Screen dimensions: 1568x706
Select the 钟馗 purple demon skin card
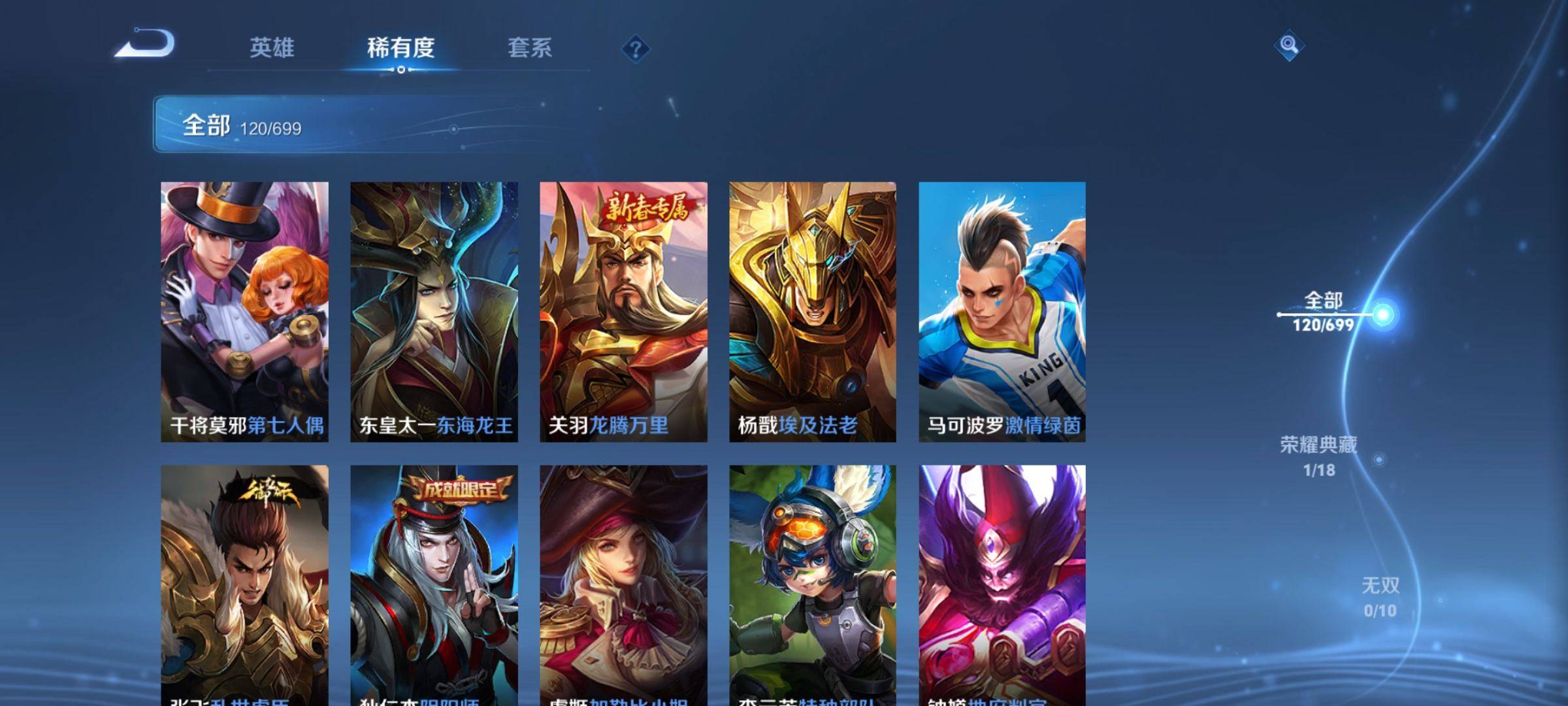(x=1002, y=585)
